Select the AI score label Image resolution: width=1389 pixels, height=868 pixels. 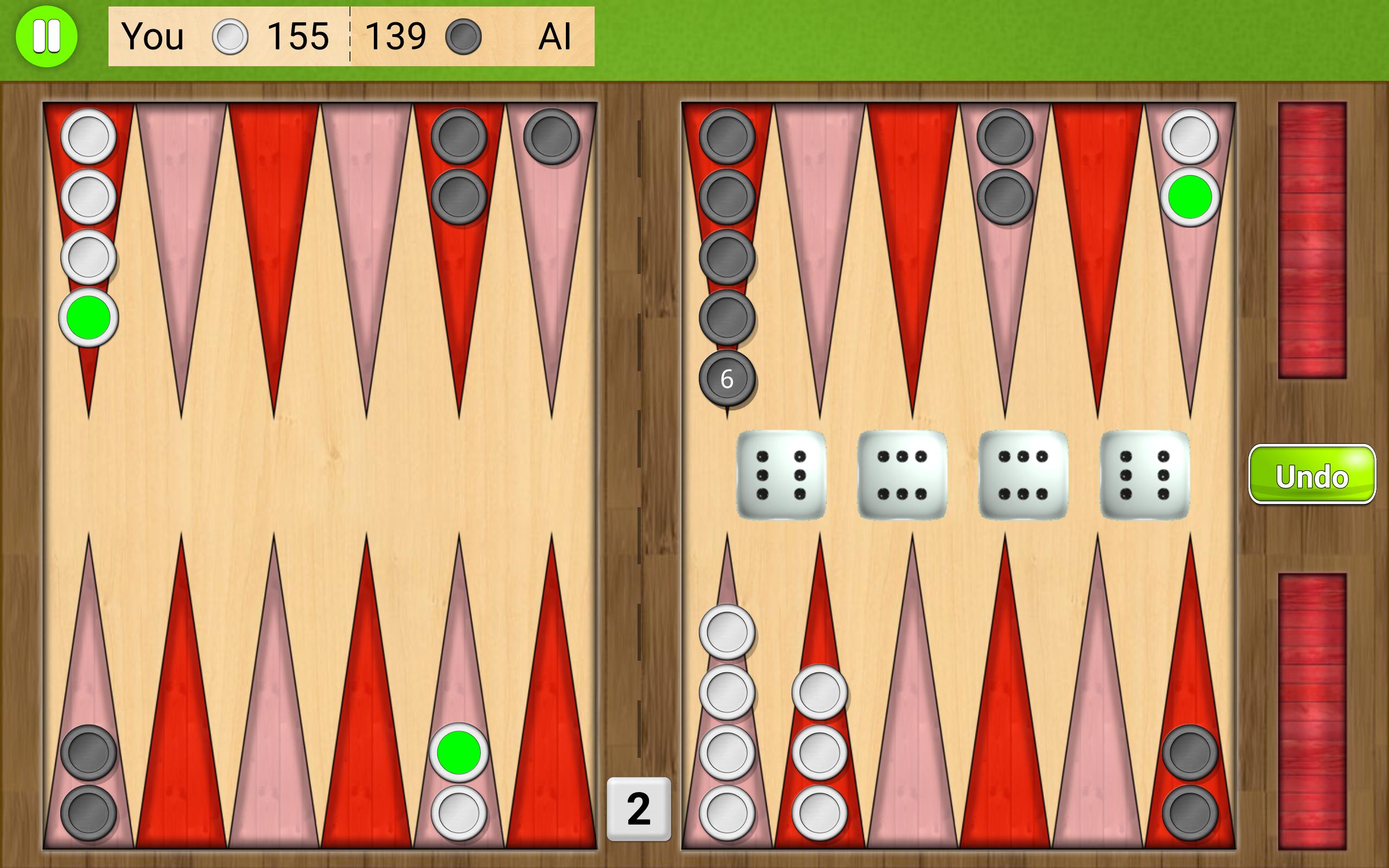tap(556, 37)
